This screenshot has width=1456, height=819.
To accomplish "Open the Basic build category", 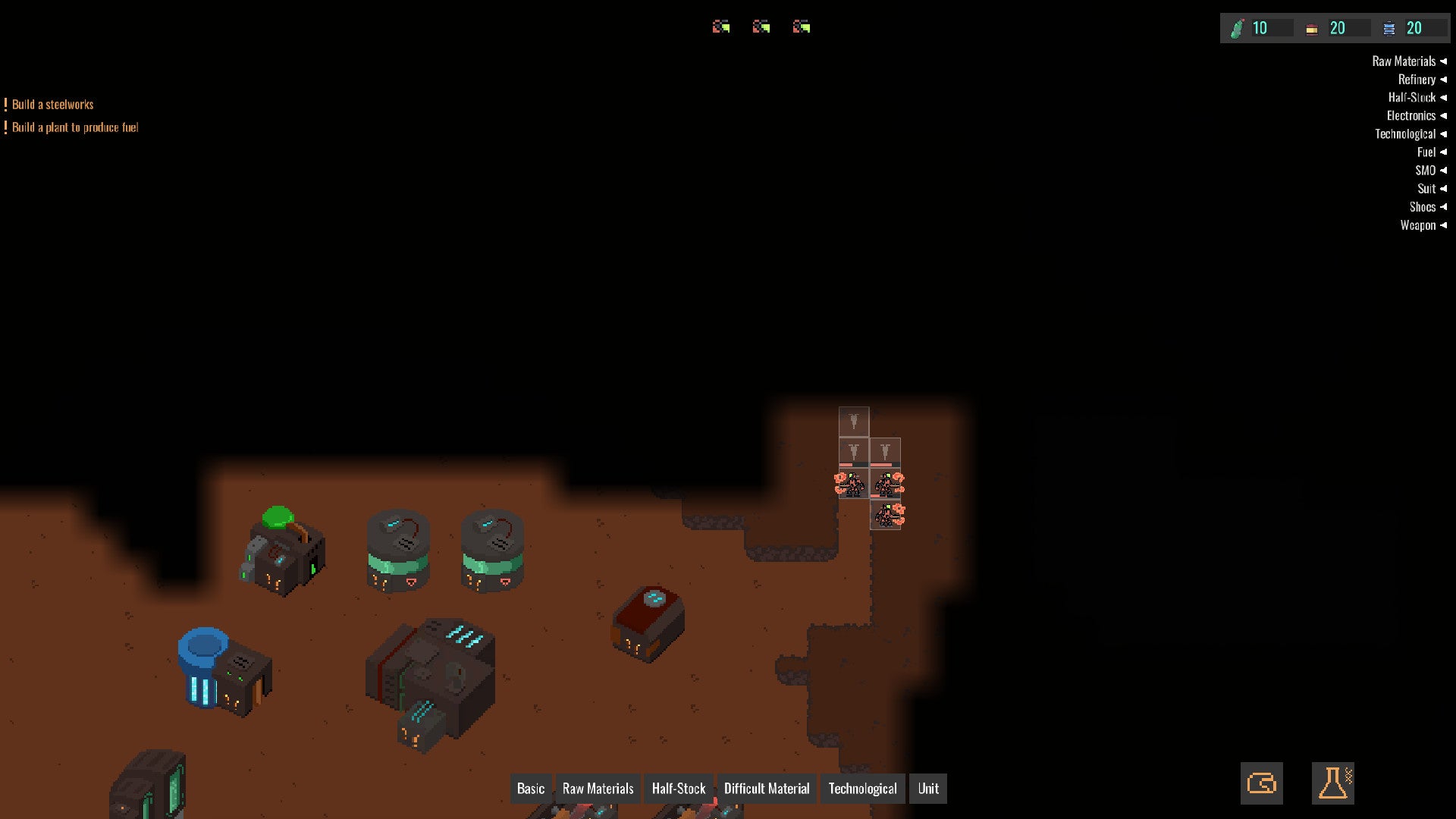I will tap(531, 789).
